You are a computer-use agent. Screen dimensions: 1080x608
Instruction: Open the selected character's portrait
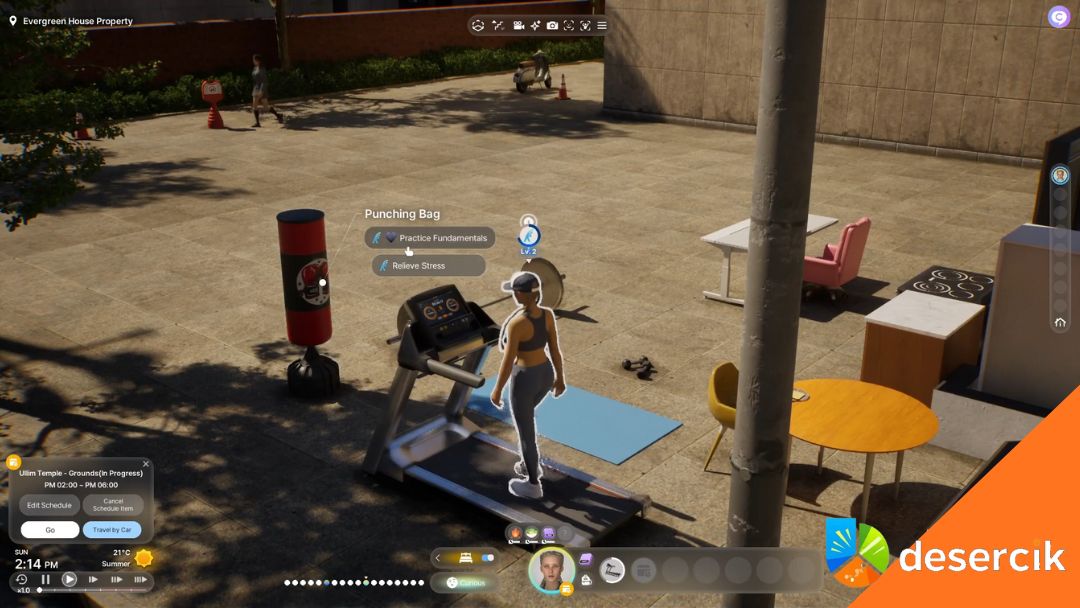(552, 569)
